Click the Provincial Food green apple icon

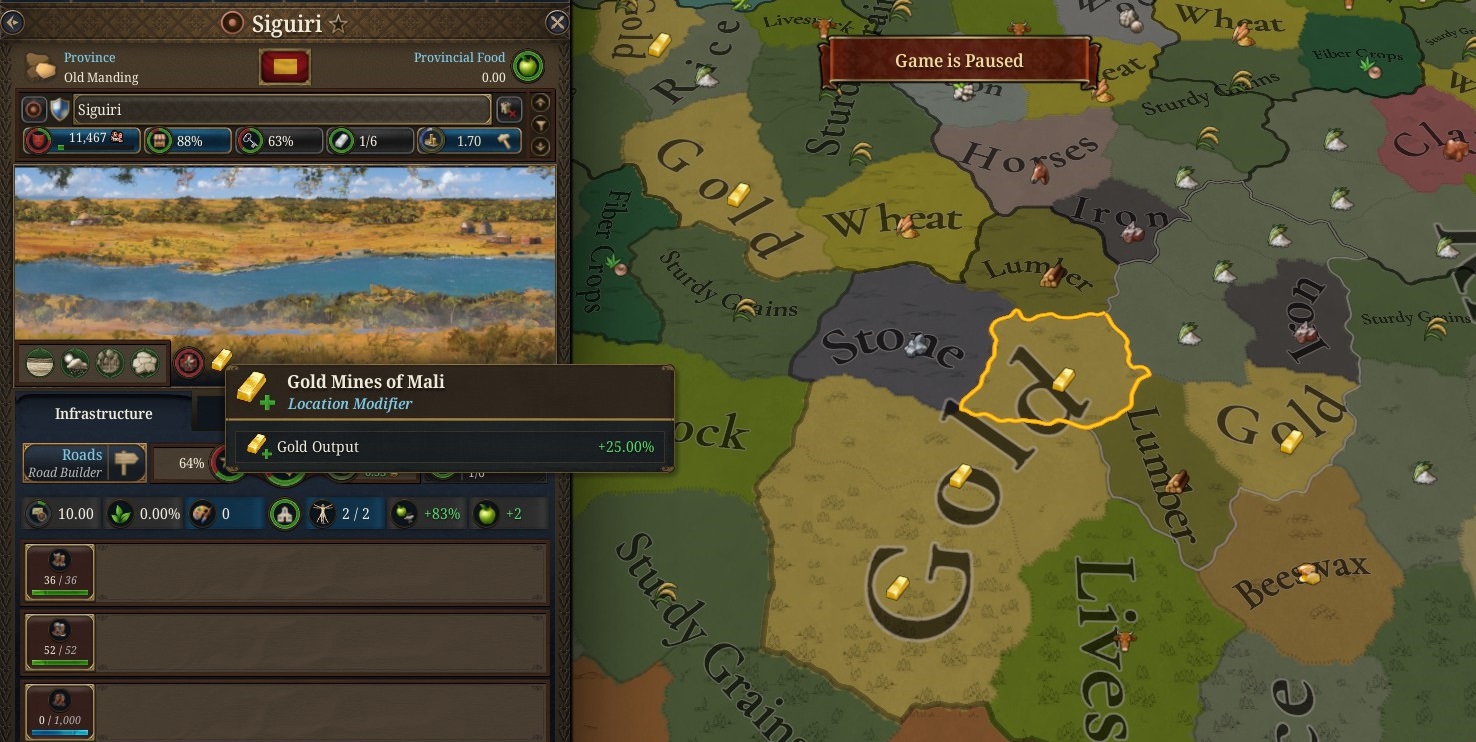click(527, 67)
